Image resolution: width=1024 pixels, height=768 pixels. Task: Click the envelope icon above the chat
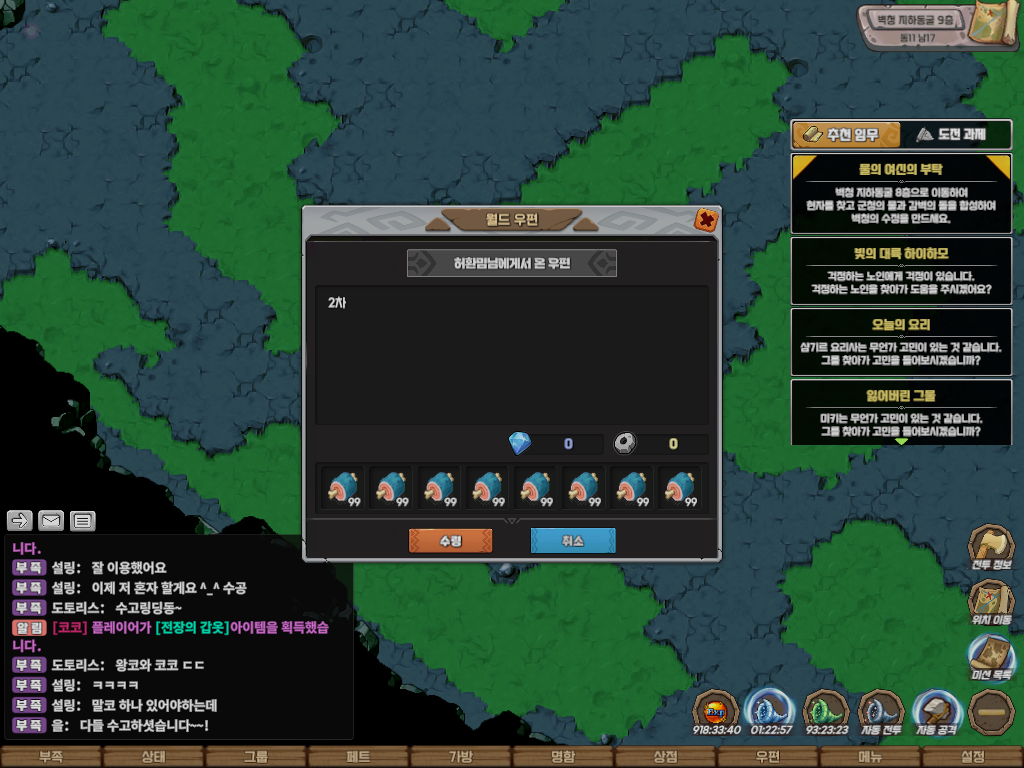(51, 520)
